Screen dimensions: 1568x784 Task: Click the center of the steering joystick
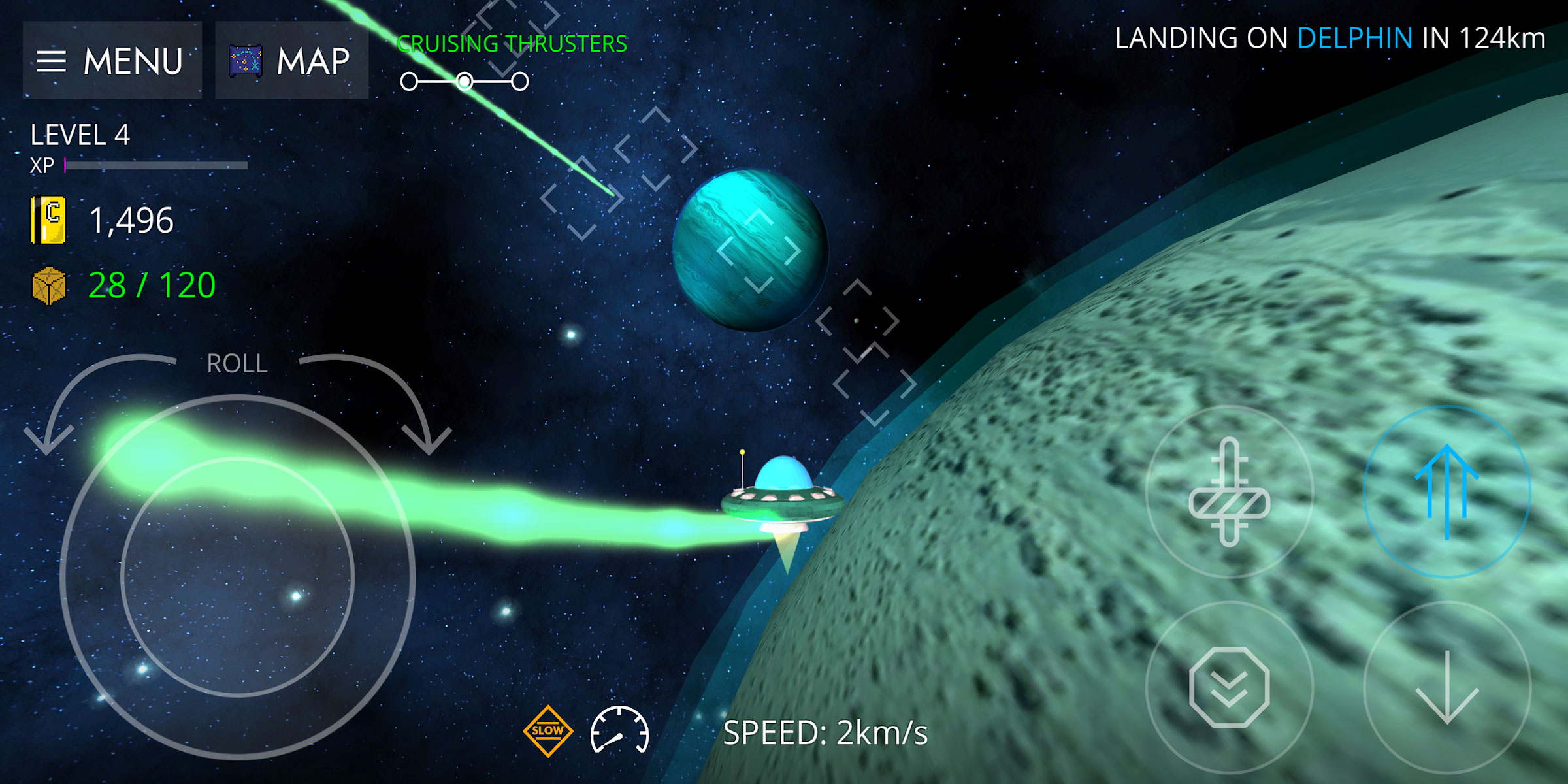[x=237, y=577]
